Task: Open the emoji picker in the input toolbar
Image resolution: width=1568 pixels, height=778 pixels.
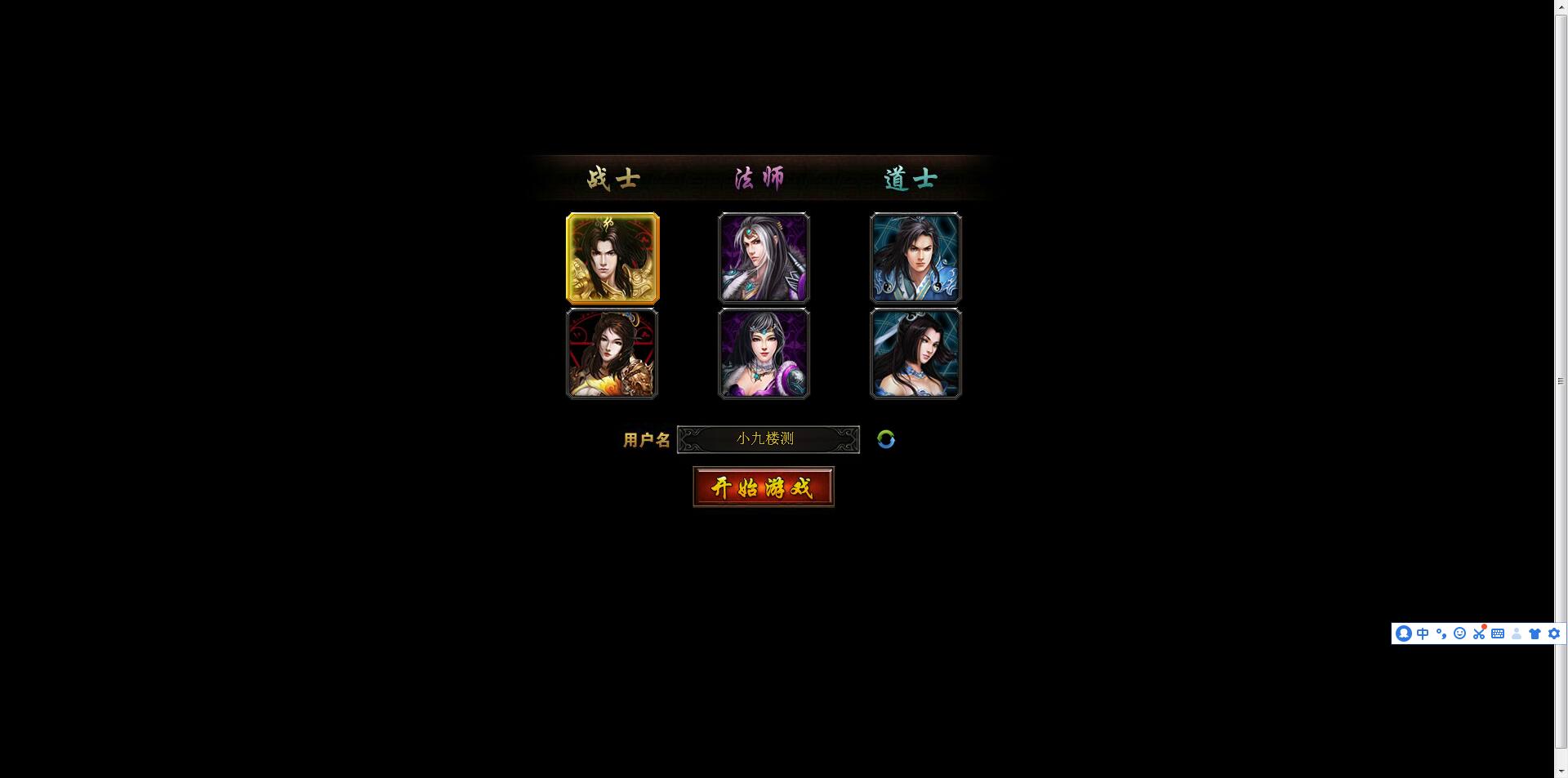Action: (1459, 634)
